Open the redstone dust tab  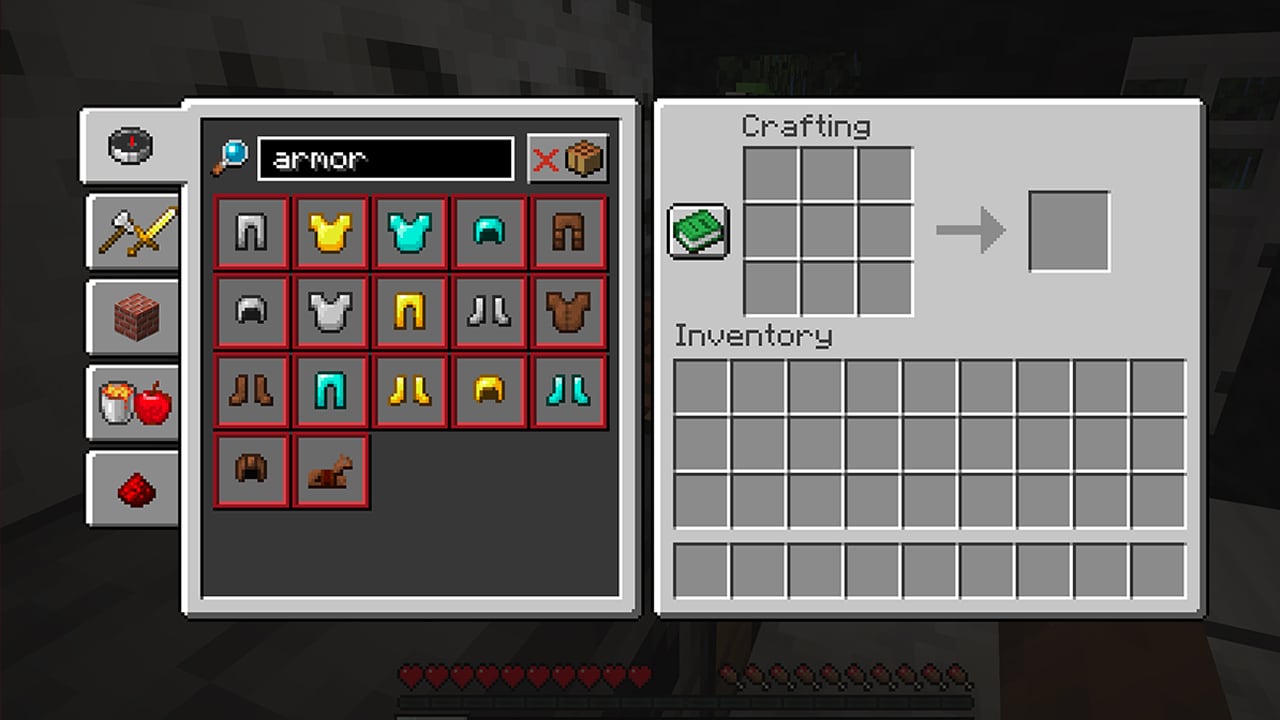click(x=134, y=489)
